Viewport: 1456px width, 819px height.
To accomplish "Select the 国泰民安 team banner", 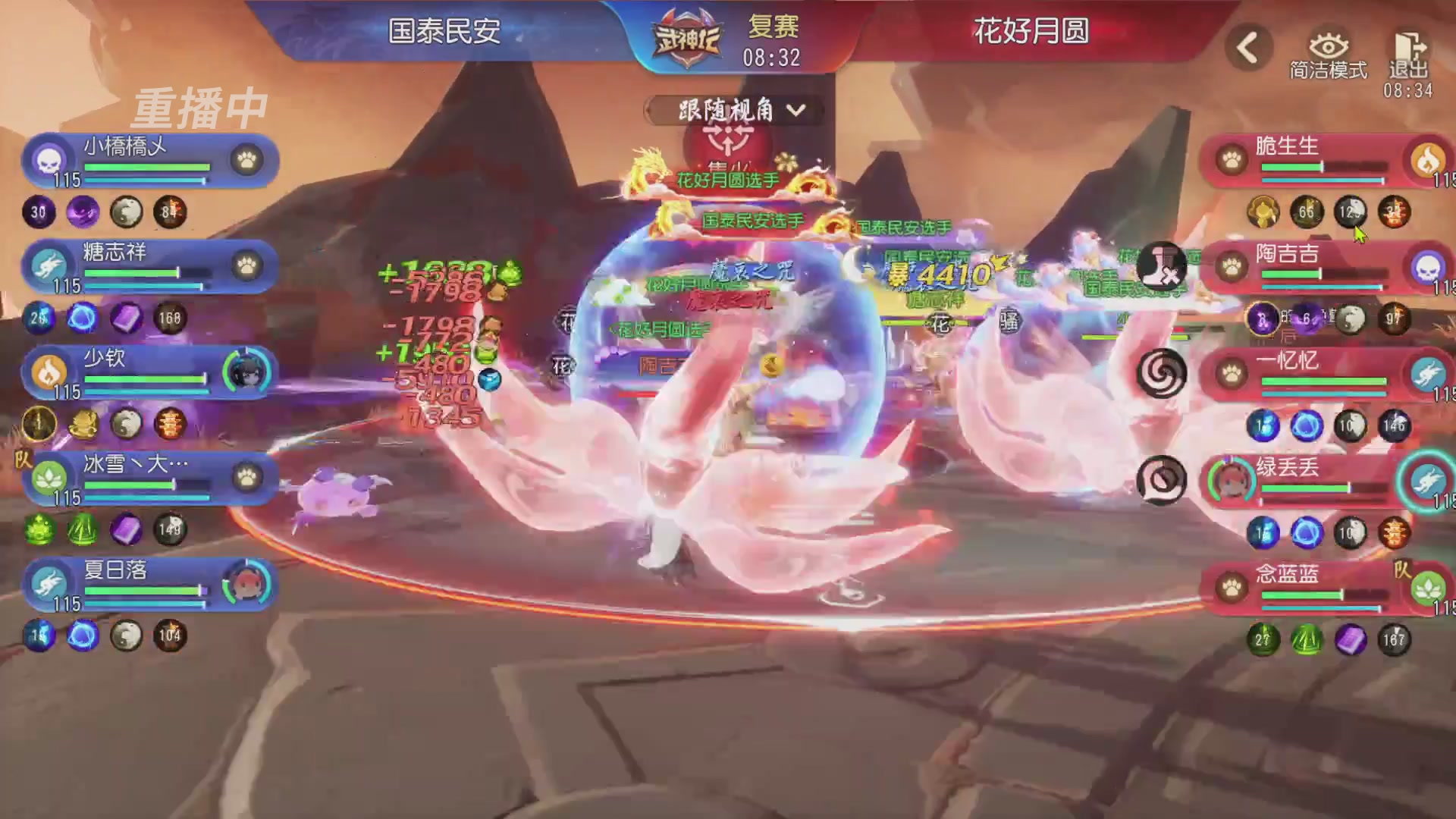I will tap(444, 32).
